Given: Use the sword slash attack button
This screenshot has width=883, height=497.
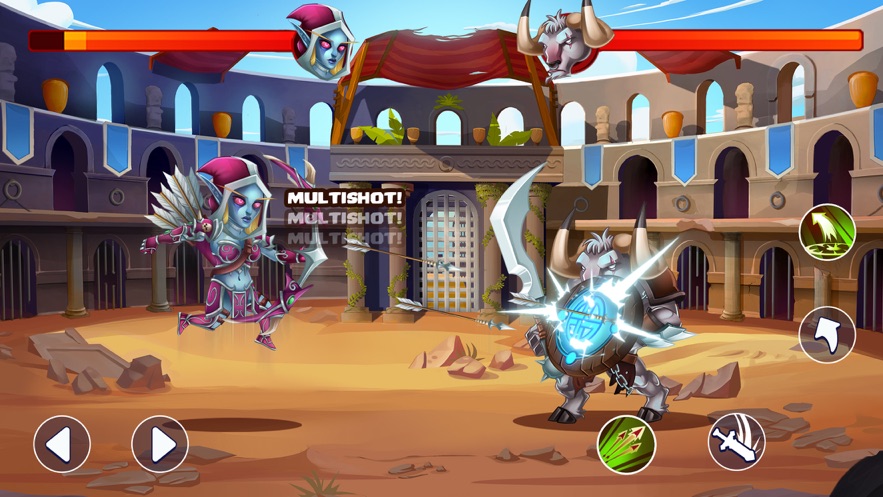Looking at the screenshot, I should (x=737, y=442).
